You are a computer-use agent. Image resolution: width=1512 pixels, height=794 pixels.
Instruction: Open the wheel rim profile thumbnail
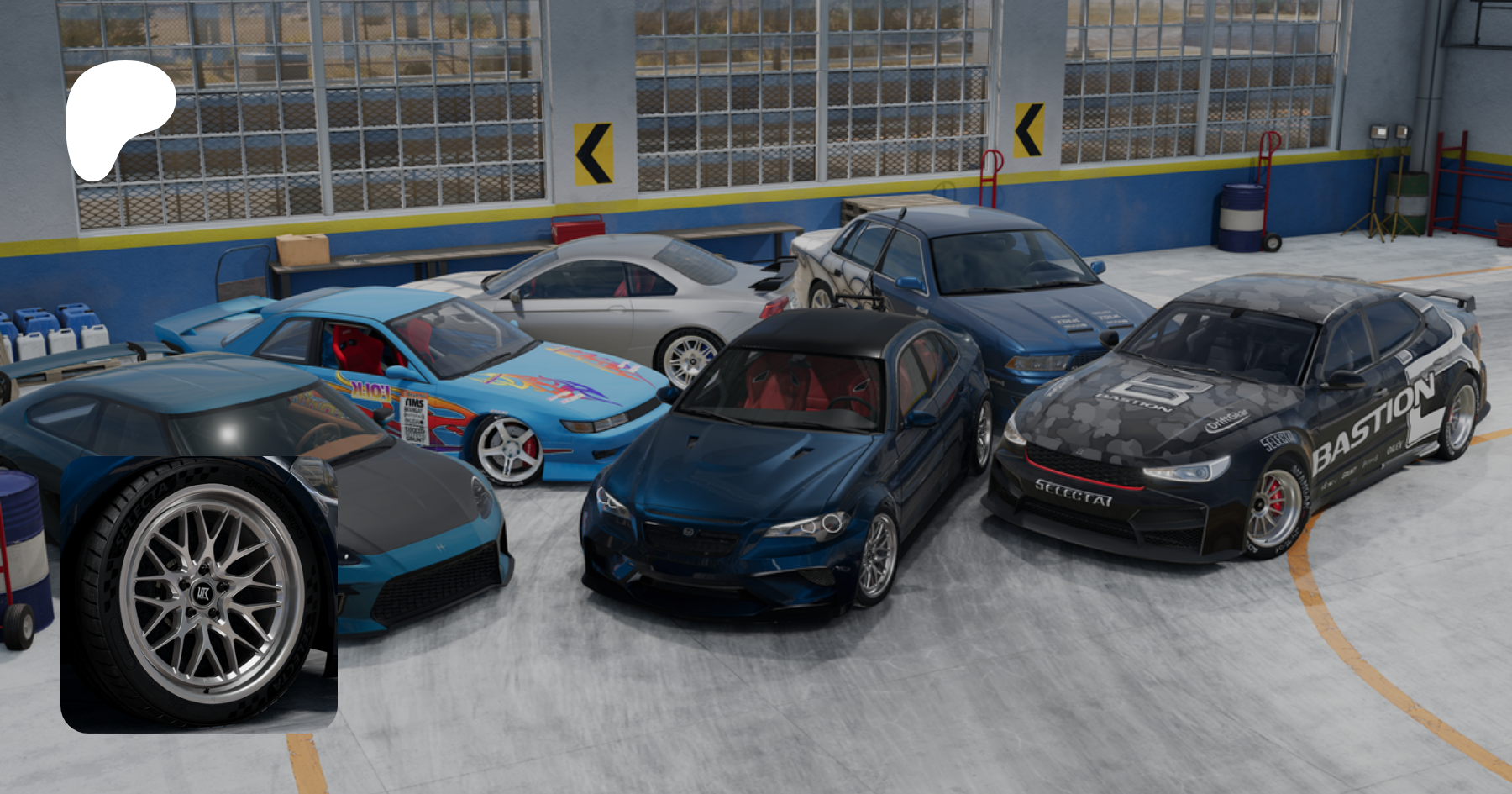click(x=199, y=594)
